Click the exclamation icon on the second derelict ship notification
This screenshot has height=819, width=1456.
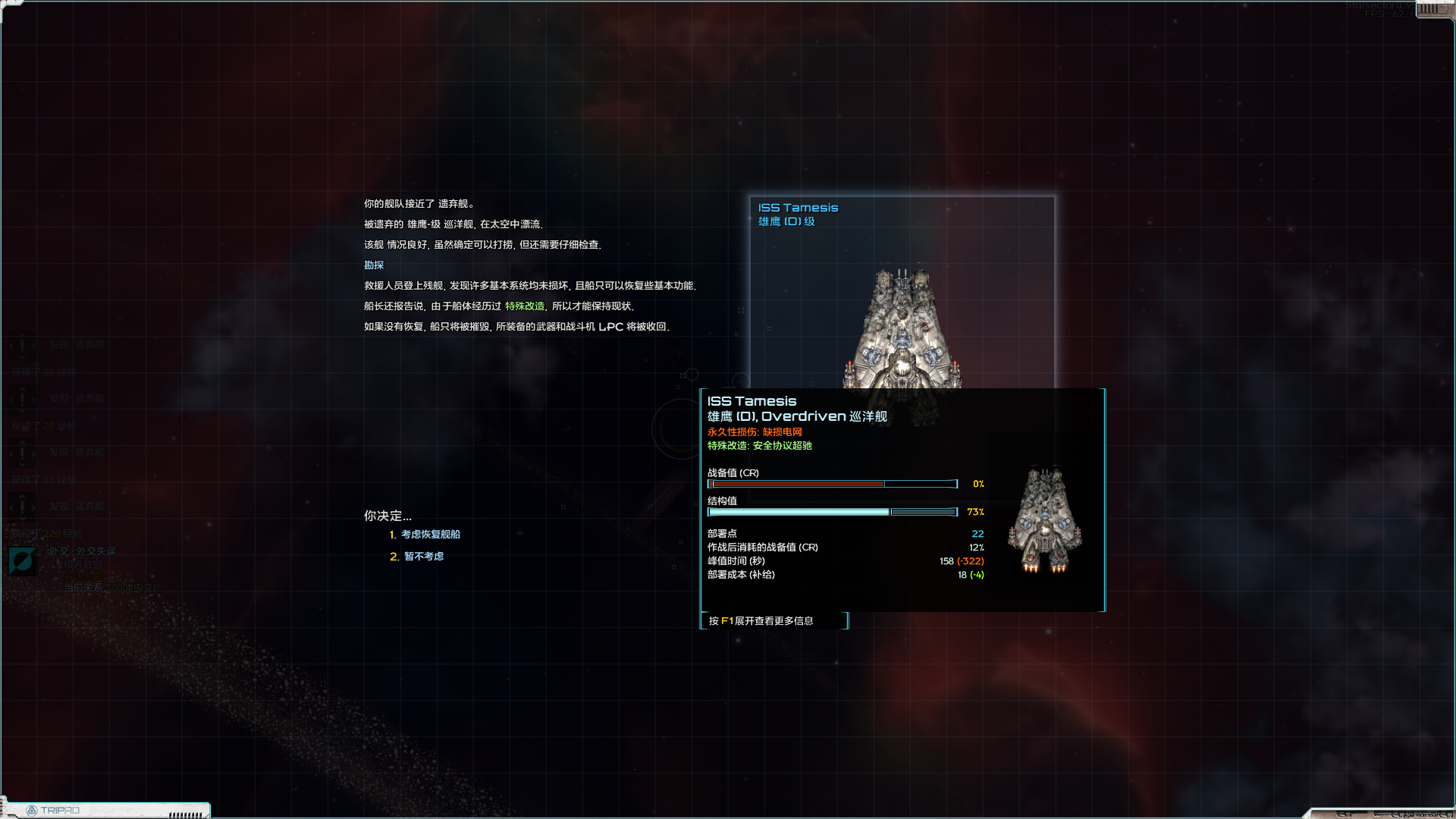23,398
